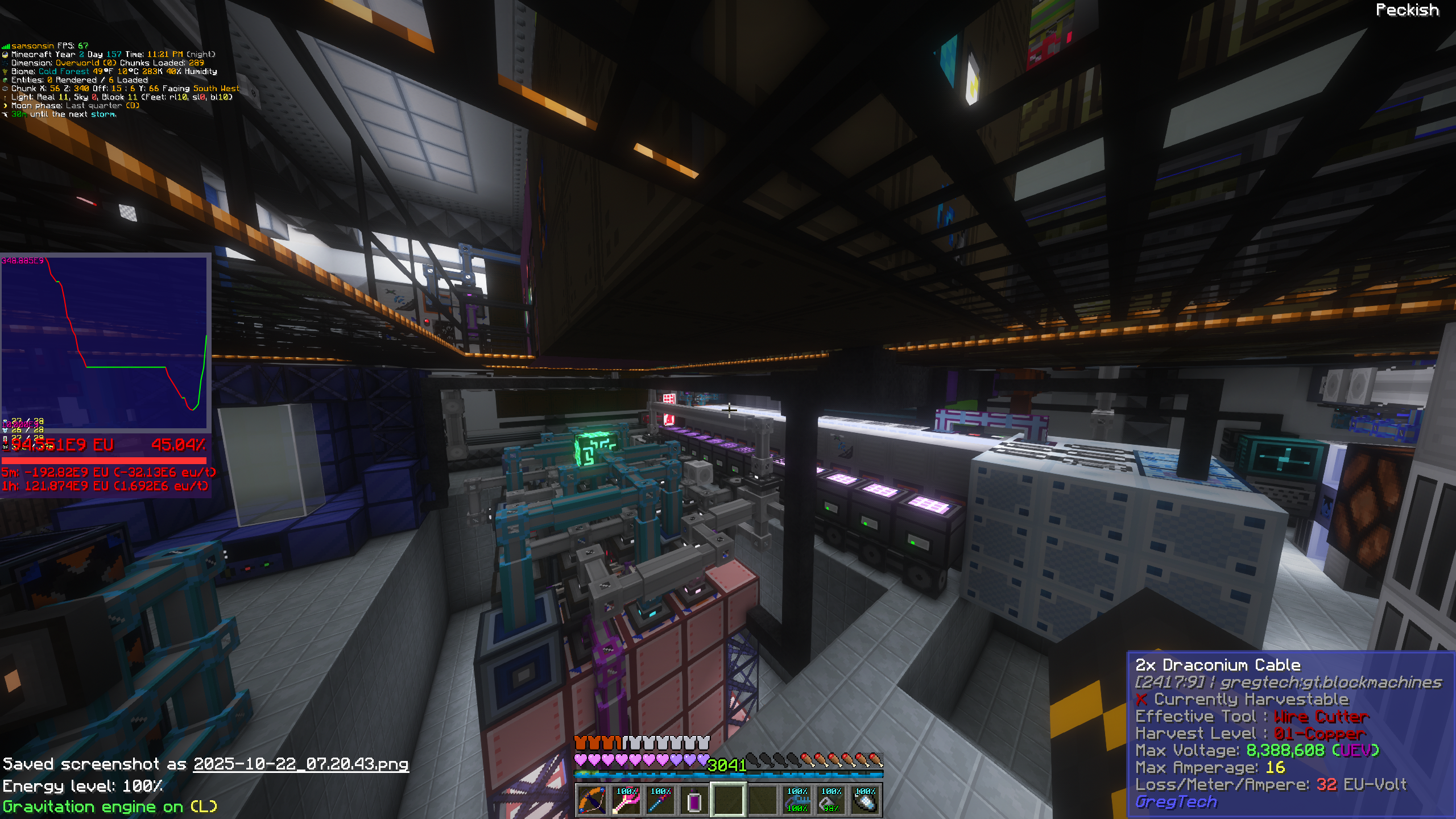Image resolution: width=1456 pixels, height=819 pixels.
Task: Choose the gray drill tool slot
Action: [831, 800]
